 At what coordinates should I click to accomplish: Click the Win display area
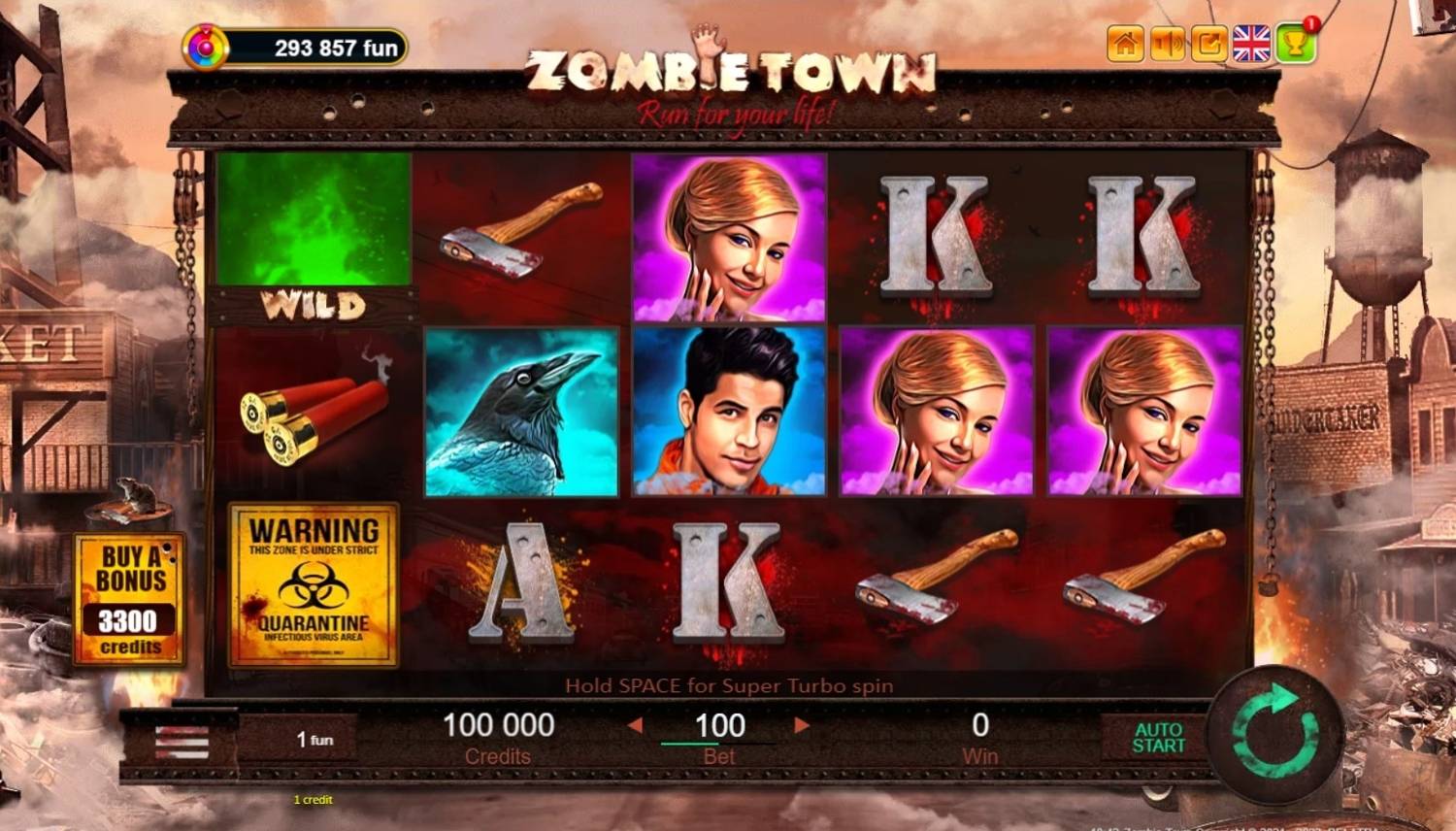click(x=981, y=734)
